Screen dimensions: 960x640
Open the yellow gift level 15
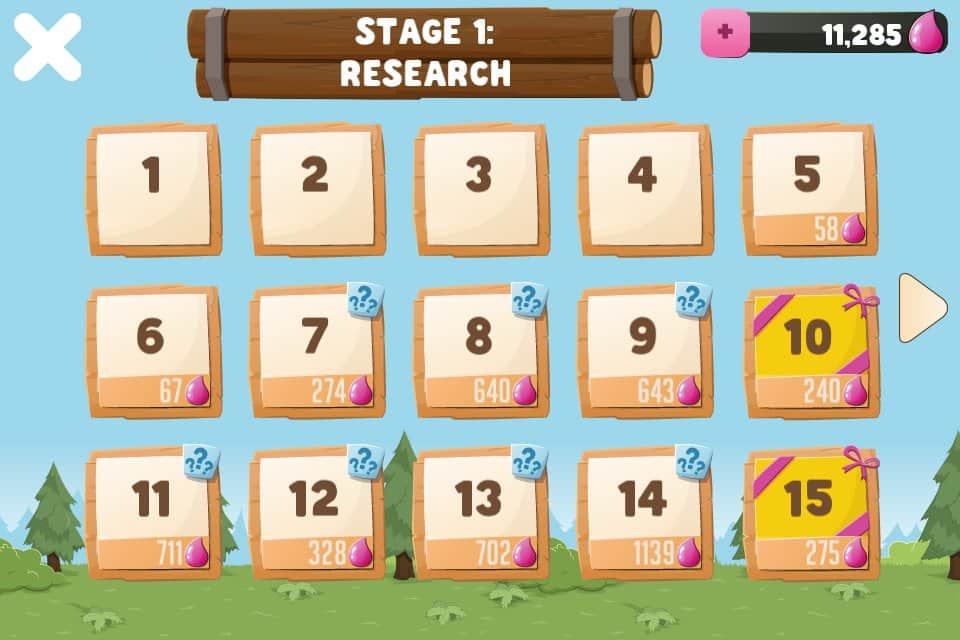[810, 513]
